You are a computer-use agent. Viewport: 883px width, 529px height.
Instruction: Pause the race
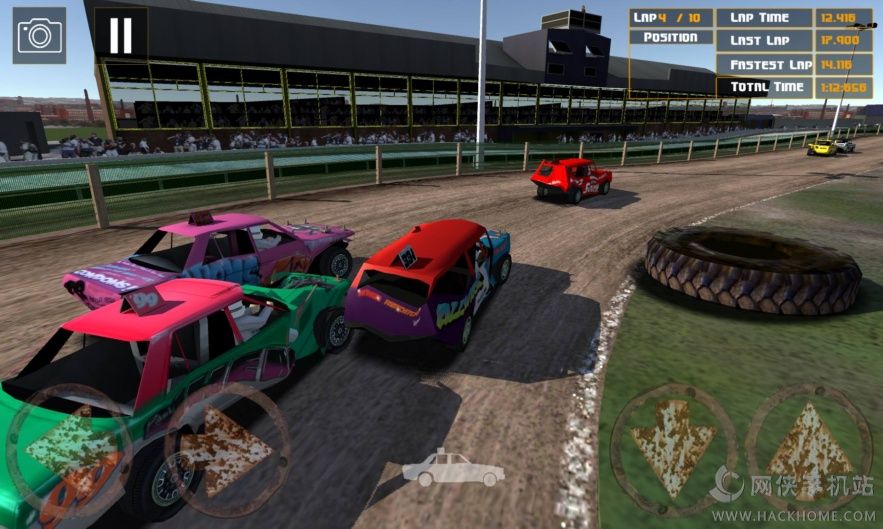[120, 35]
